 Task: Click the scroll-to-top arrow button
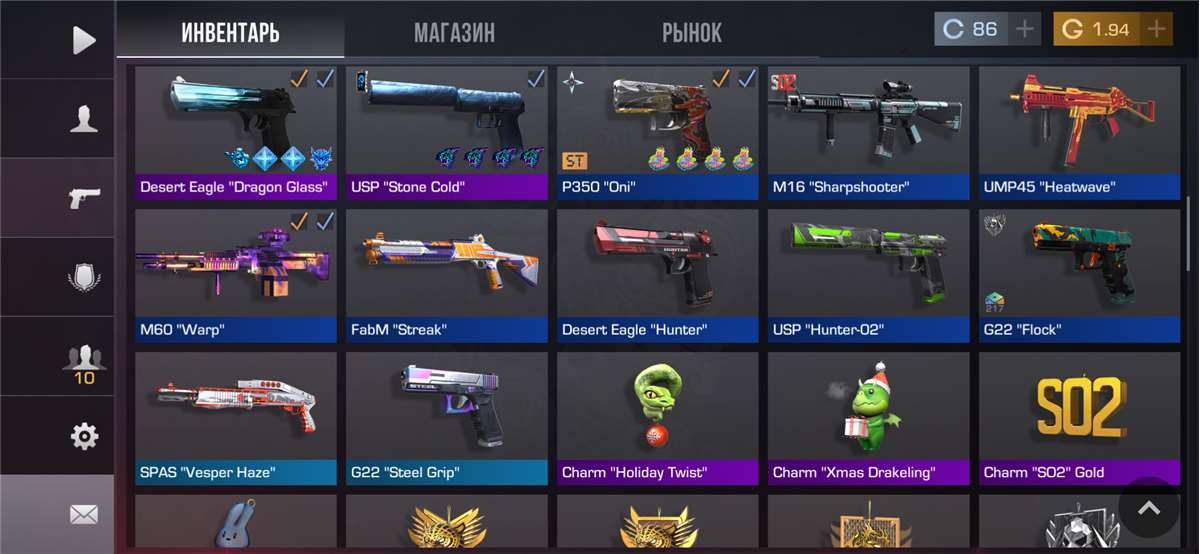[x=1149, y=508]
